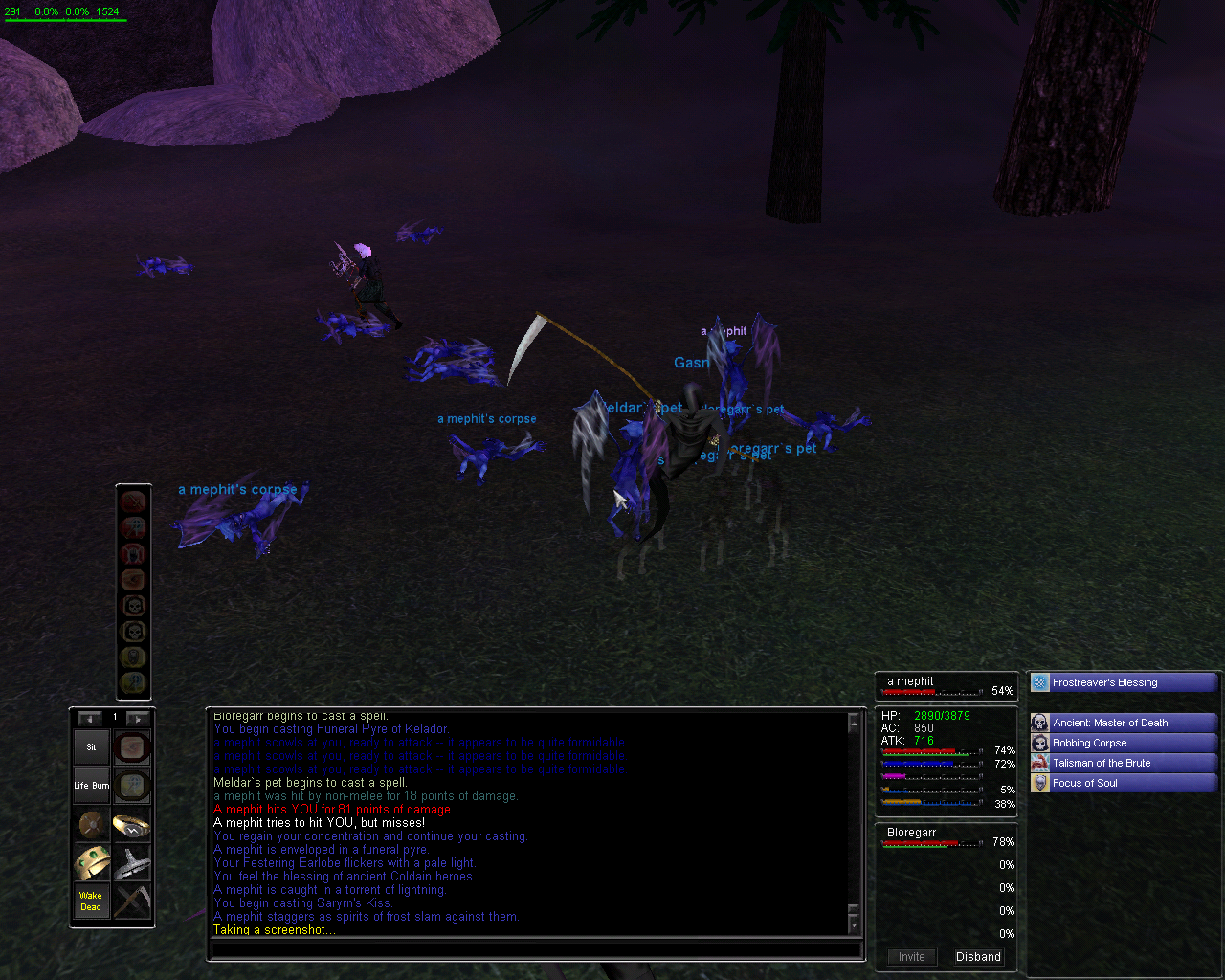Screen dimensions: 1225x980
Task: Go to the next hotbar page
Action: click(138, 718)
